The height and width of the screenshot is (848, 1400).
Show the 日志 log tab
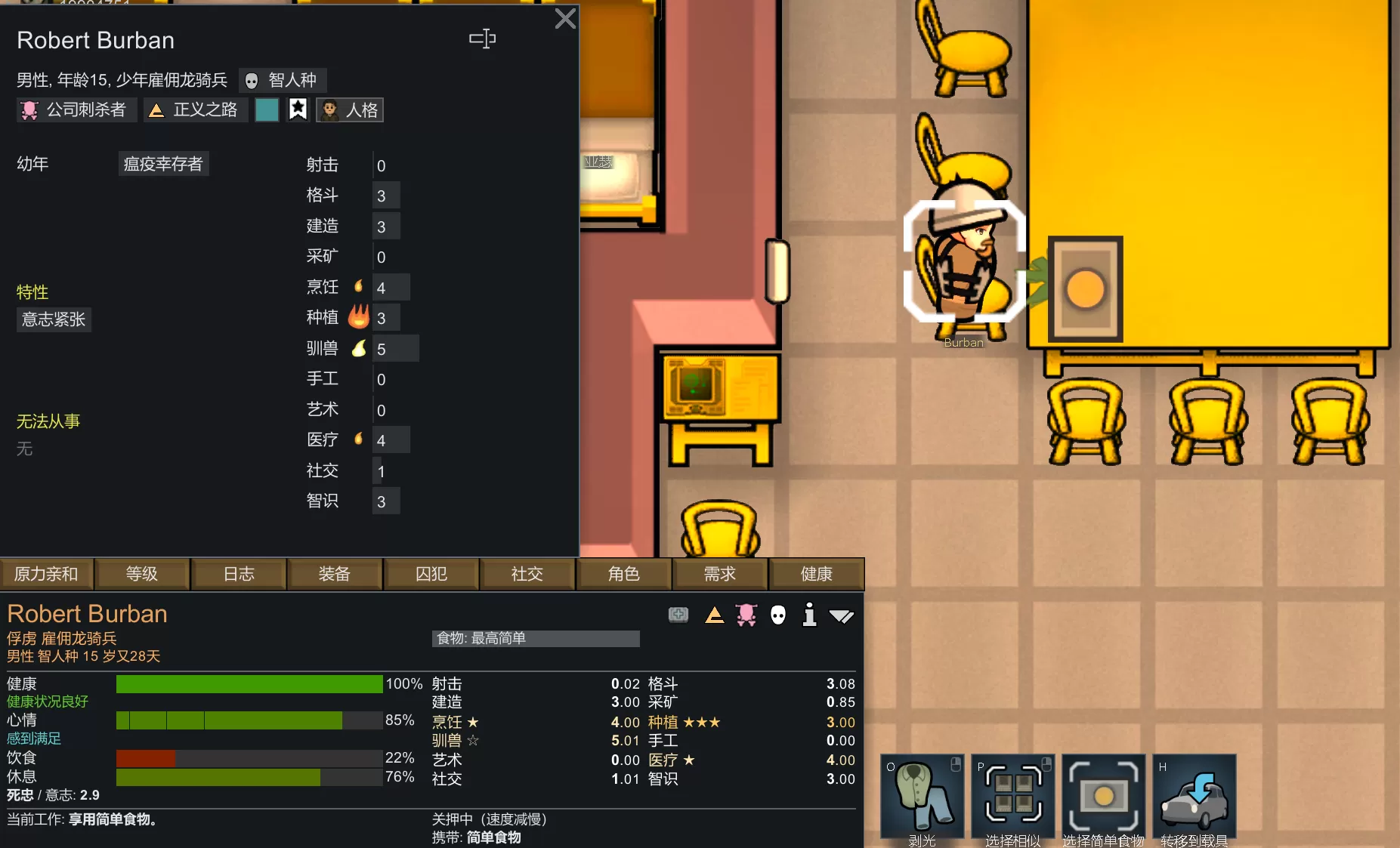click(239, 574)
